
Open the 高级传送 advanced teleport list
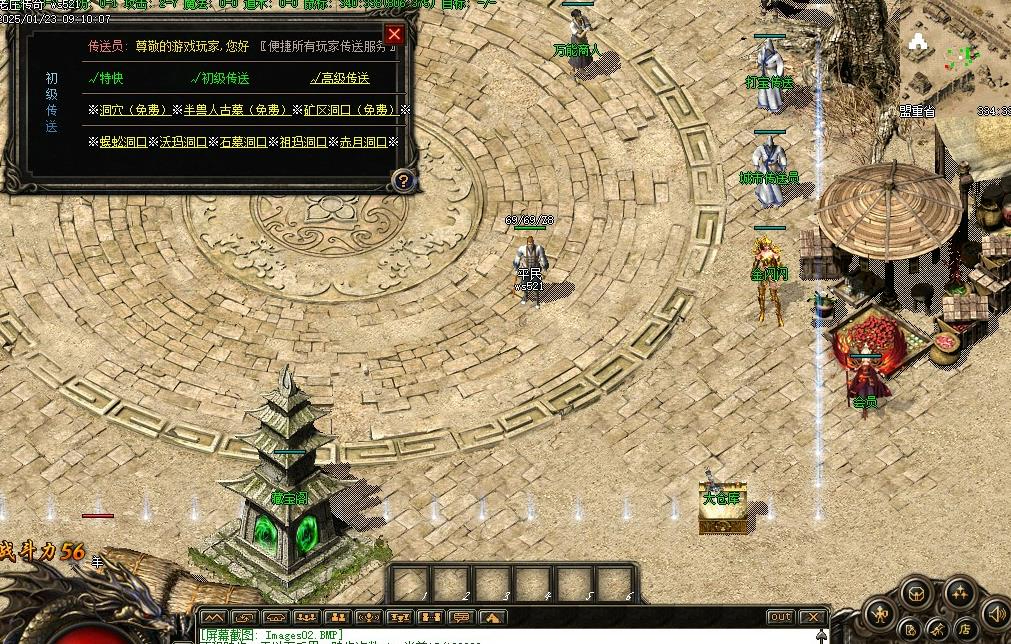tap(340, 78)
